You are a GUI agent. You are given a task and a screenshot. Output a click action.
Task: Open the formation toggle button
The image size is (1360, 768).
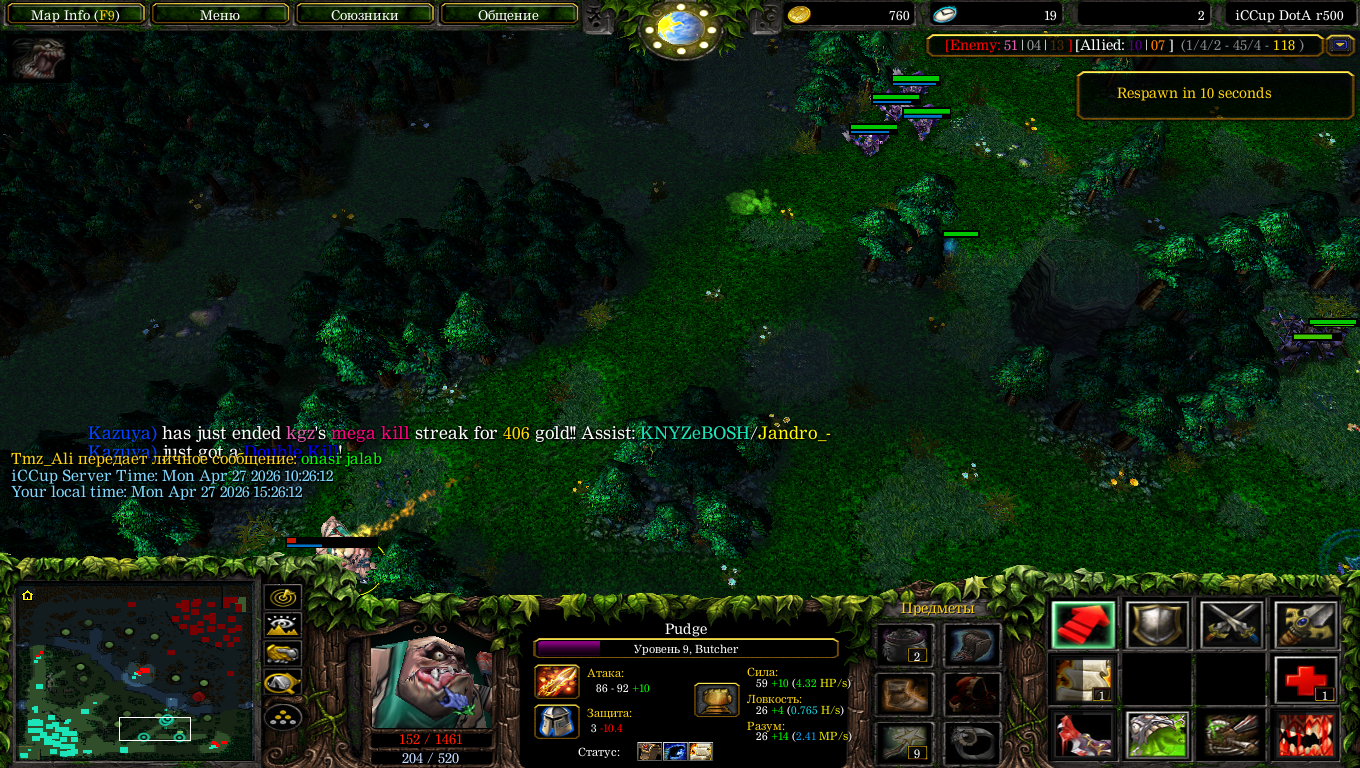283,717
